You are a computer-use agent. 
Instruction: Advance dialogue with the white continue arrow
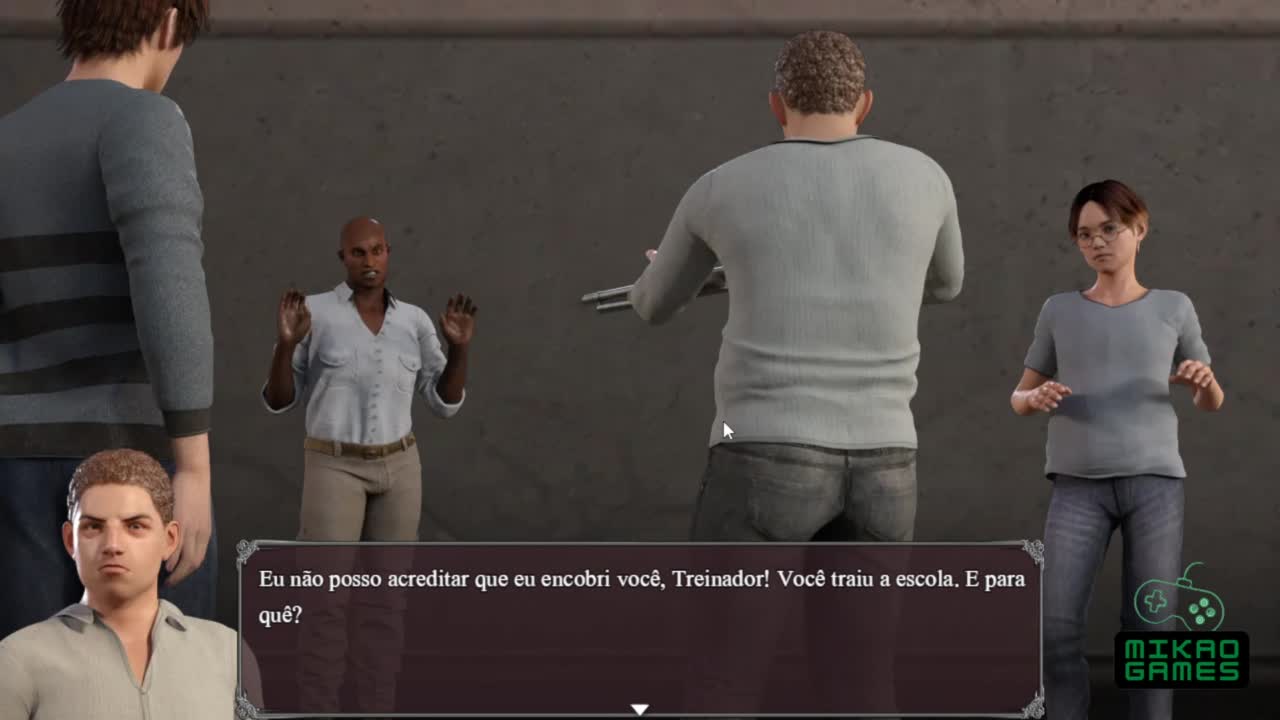[x=639, y=709]
